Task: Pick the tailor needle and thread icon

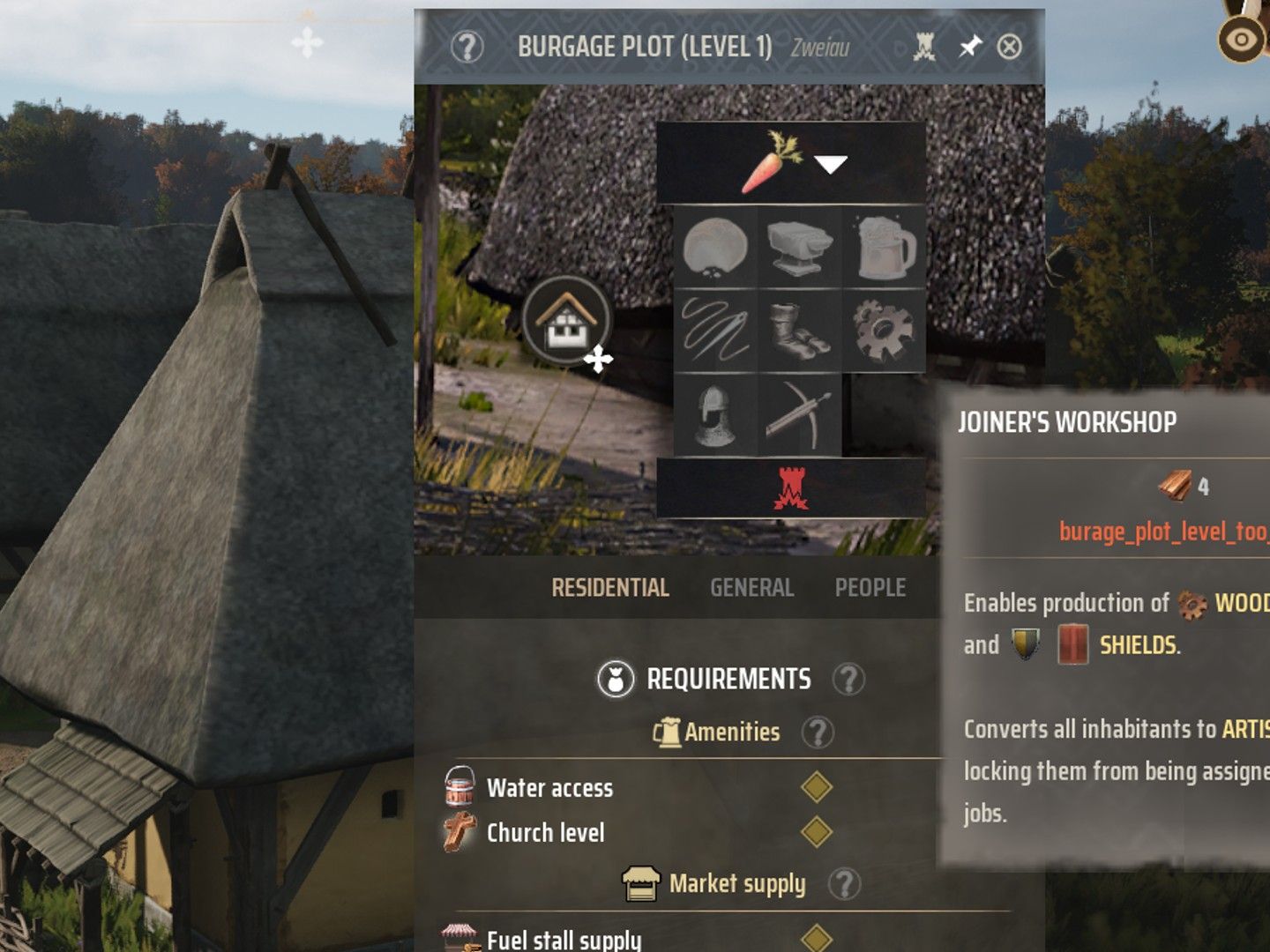Action: coord(715,331)
